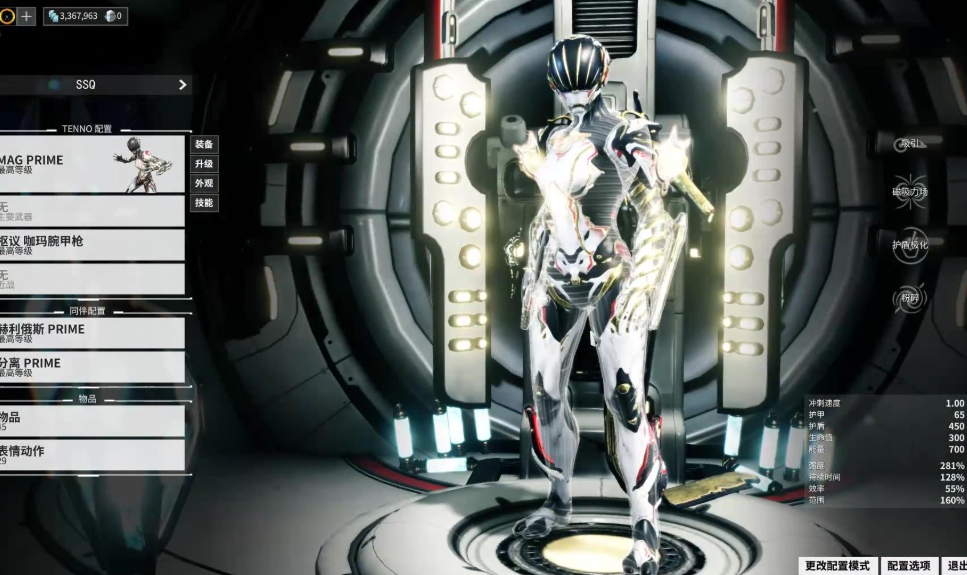Exit the arsenal with 退出
The image size is (967, 575).
[x=956, y=566]
